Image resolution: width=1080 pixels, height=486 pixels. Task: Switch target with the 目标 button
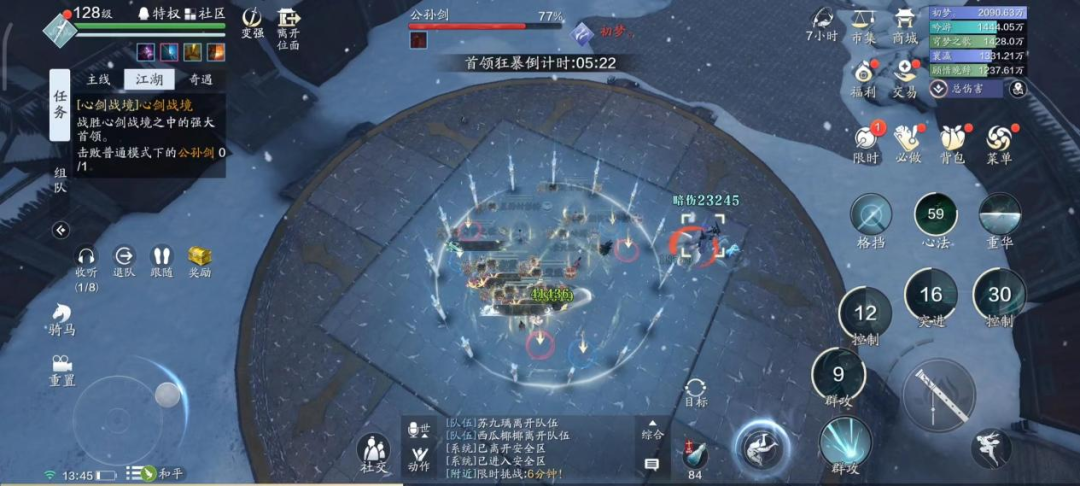coord(697,391)
